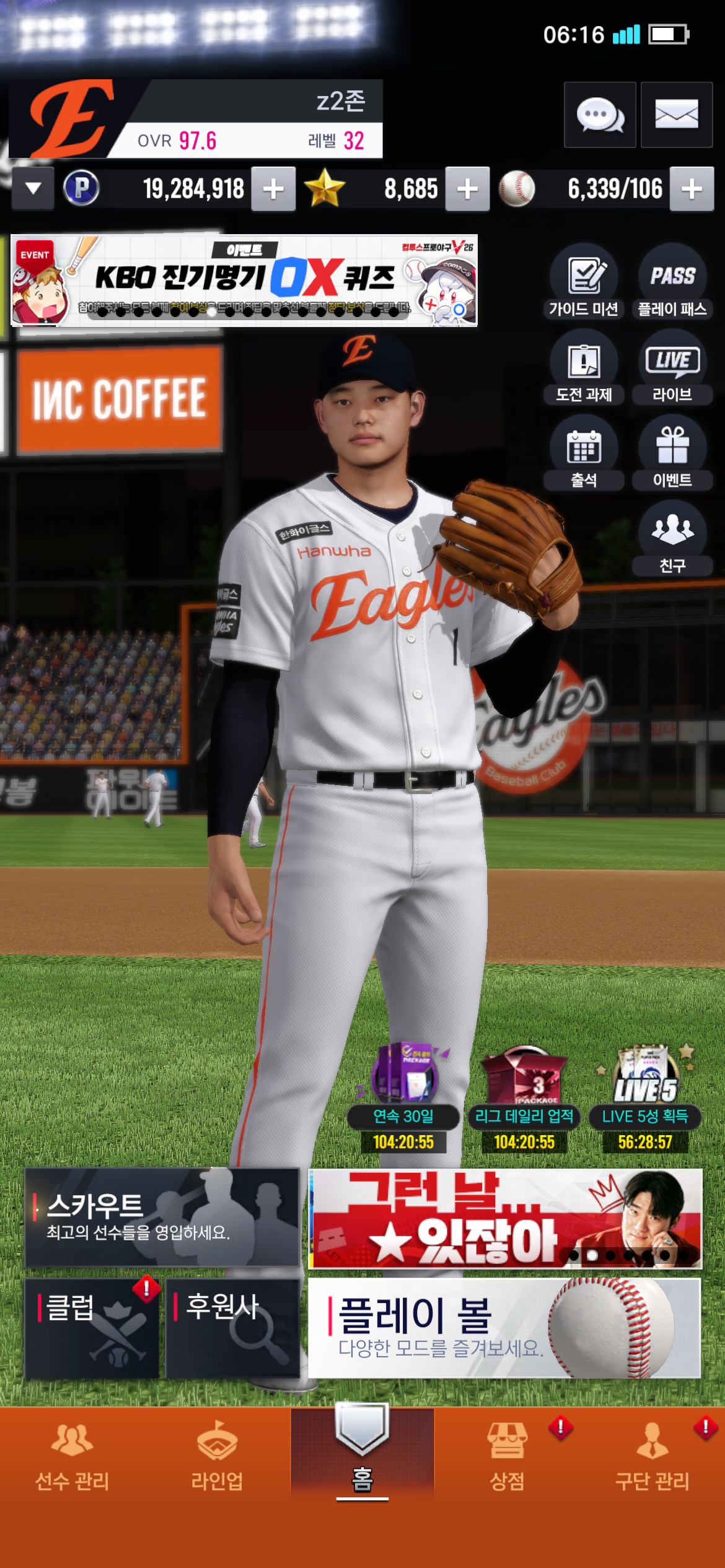Screen dimensions: 725x1568
Task: Open the 출석 attendance calendar
Action: pos(584,455)
